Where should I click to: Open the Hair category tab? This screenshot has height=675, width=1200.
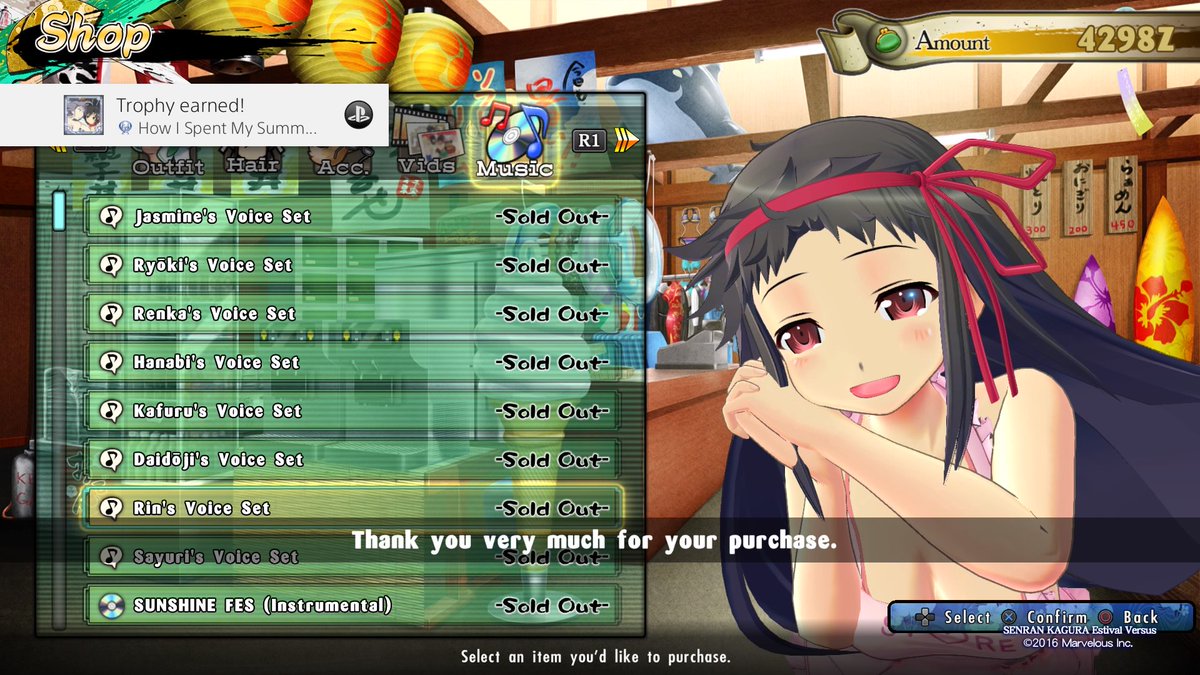(253, 162)
